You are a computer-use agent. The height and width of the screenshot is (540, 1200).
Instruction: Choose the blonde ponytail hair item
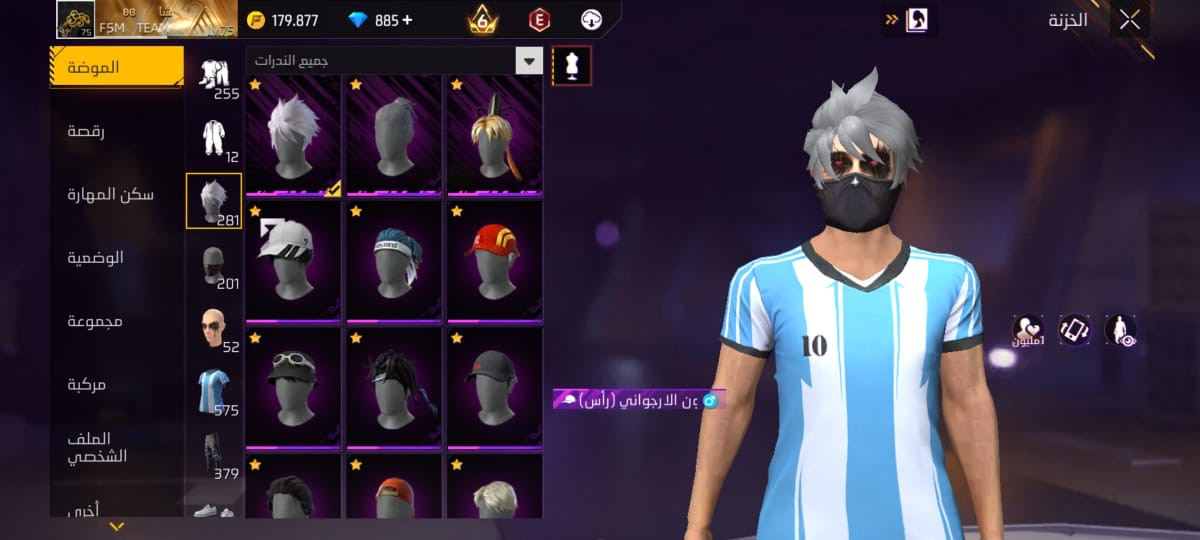[495, 135]
